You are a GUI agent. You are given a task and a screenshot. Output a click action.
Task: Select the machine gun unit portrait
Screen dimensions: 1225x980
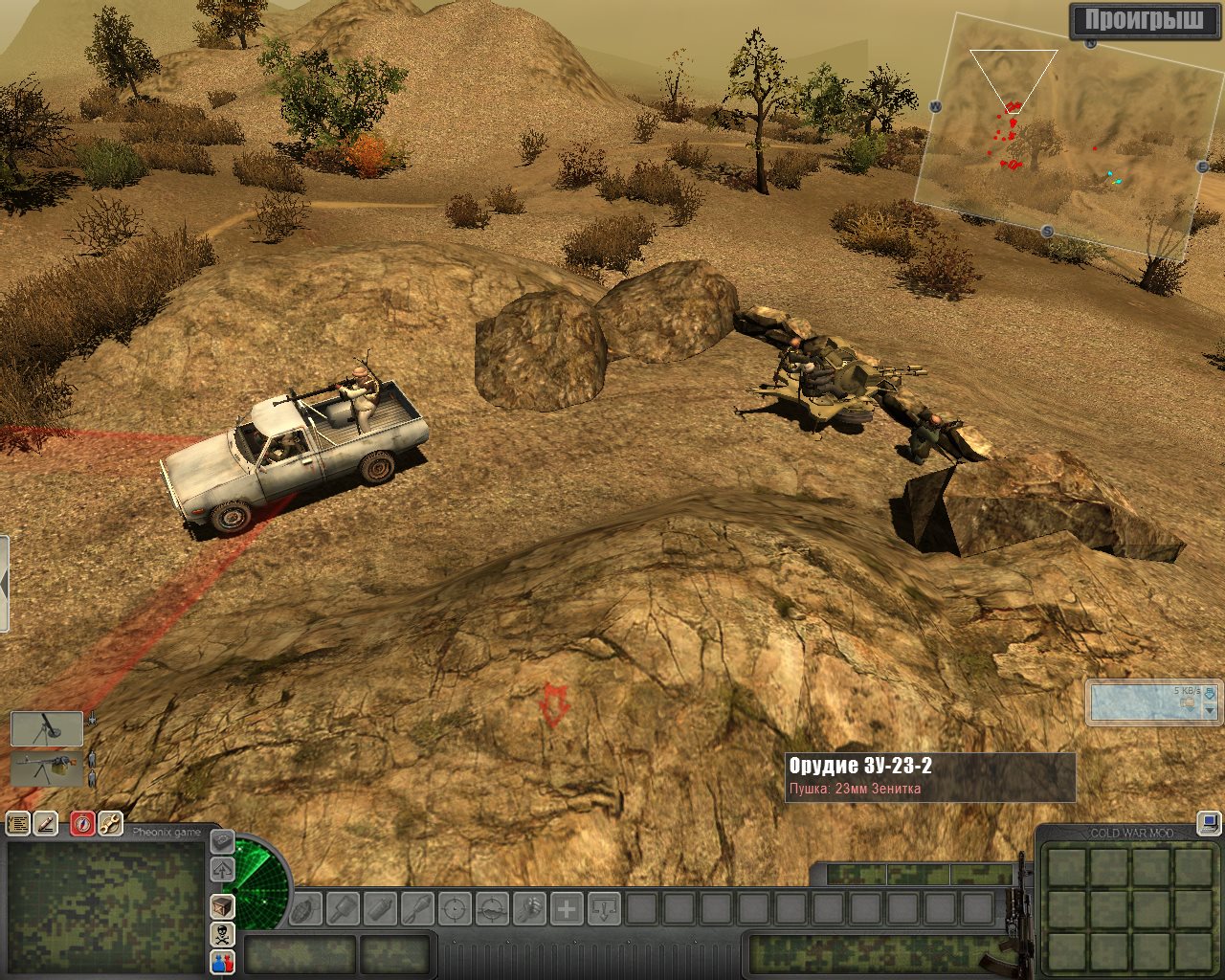pyautogui.click(x=47, y=769)
